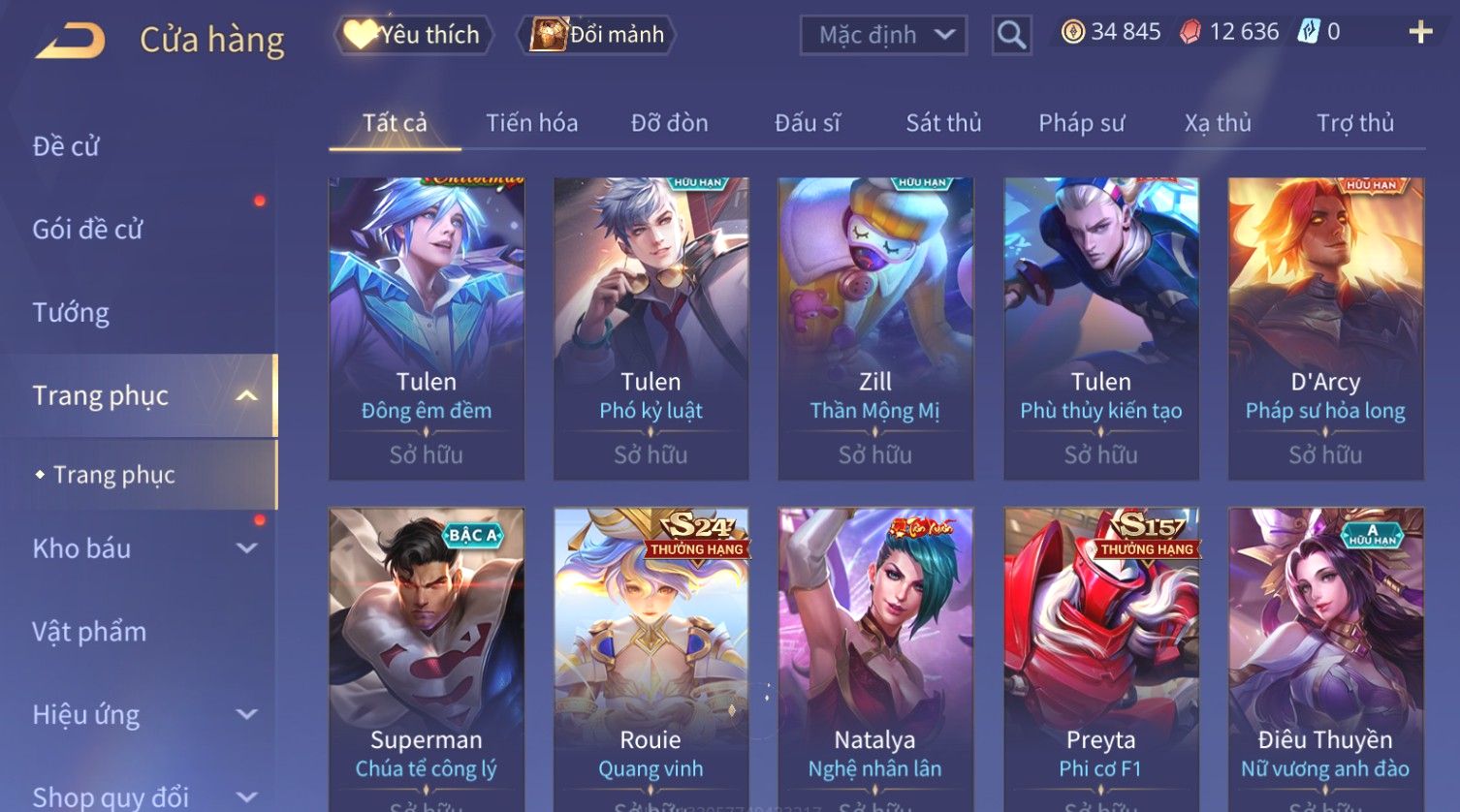Viewport: 1460px width, 812px height.
Task: Show the Sát thủ category
Action: pyautogui.click(x=943, y=123)
